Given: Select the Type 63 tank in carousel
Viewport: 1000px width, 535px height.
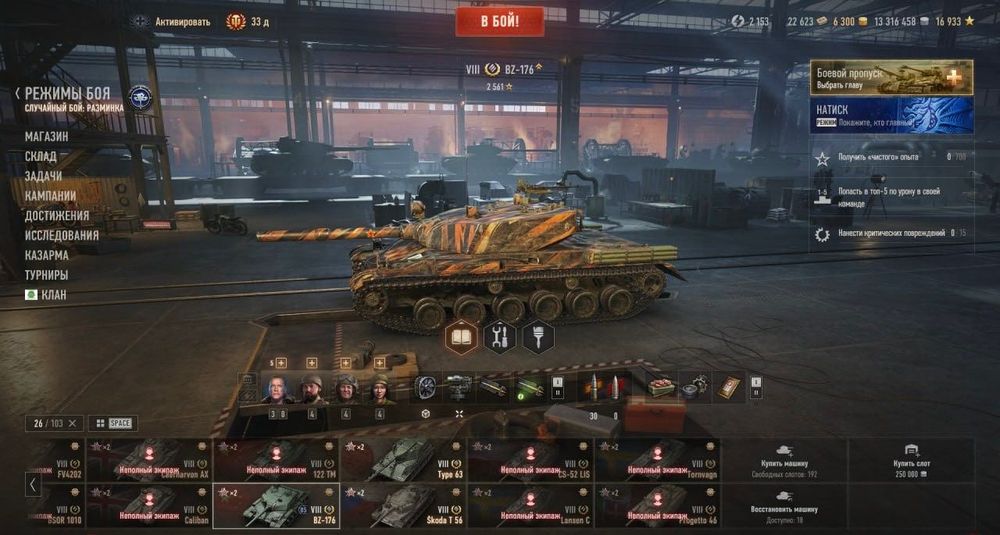Looking at the screenshot, I should tap(403, 459).
